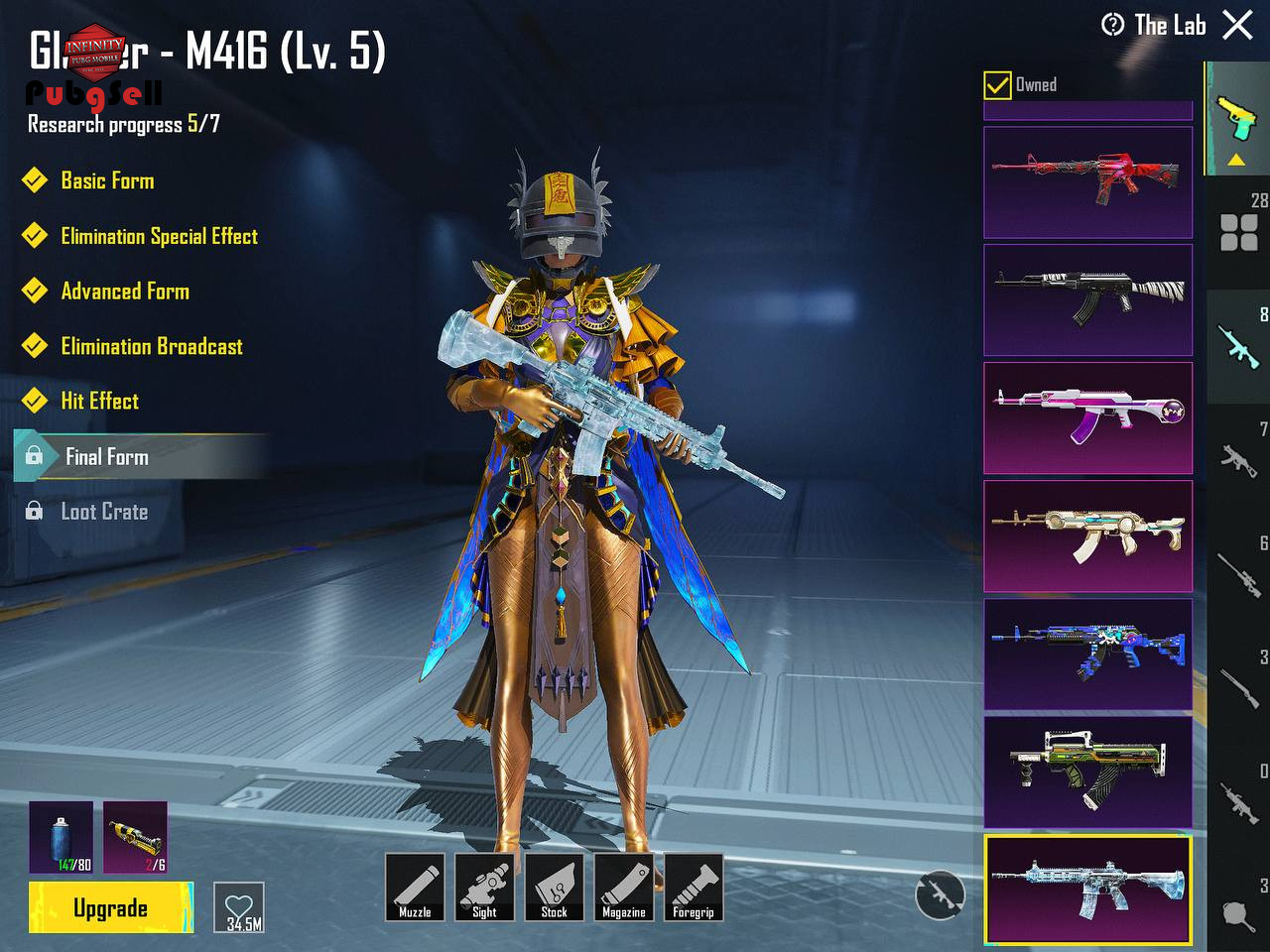The image size is (1270, 952).
Task: Select the locked Loot Crate entry
Action: [104, 512]
